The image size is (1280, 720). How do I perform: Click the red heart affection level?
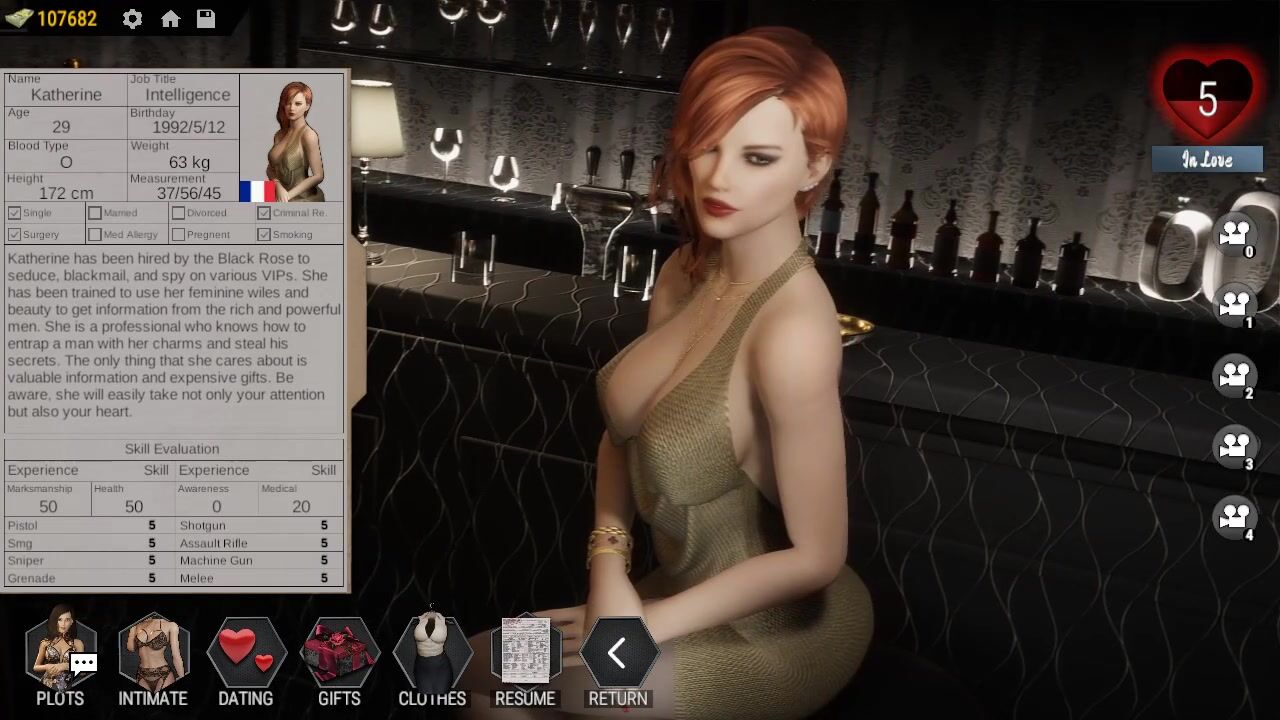(1207, 100)
